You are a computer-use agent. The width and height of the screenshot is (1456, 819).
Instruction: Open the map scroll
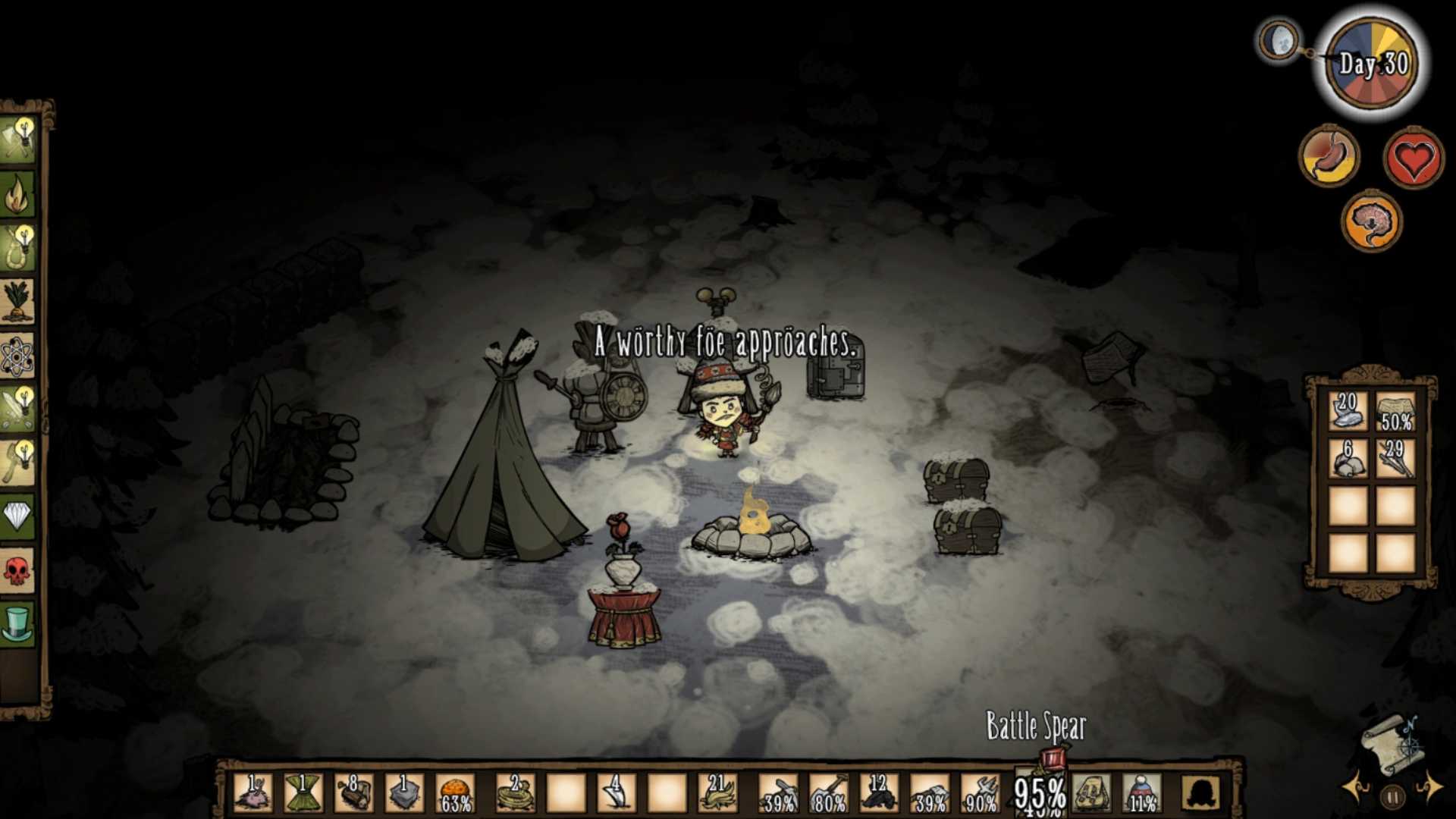[x=1392, y=743]
